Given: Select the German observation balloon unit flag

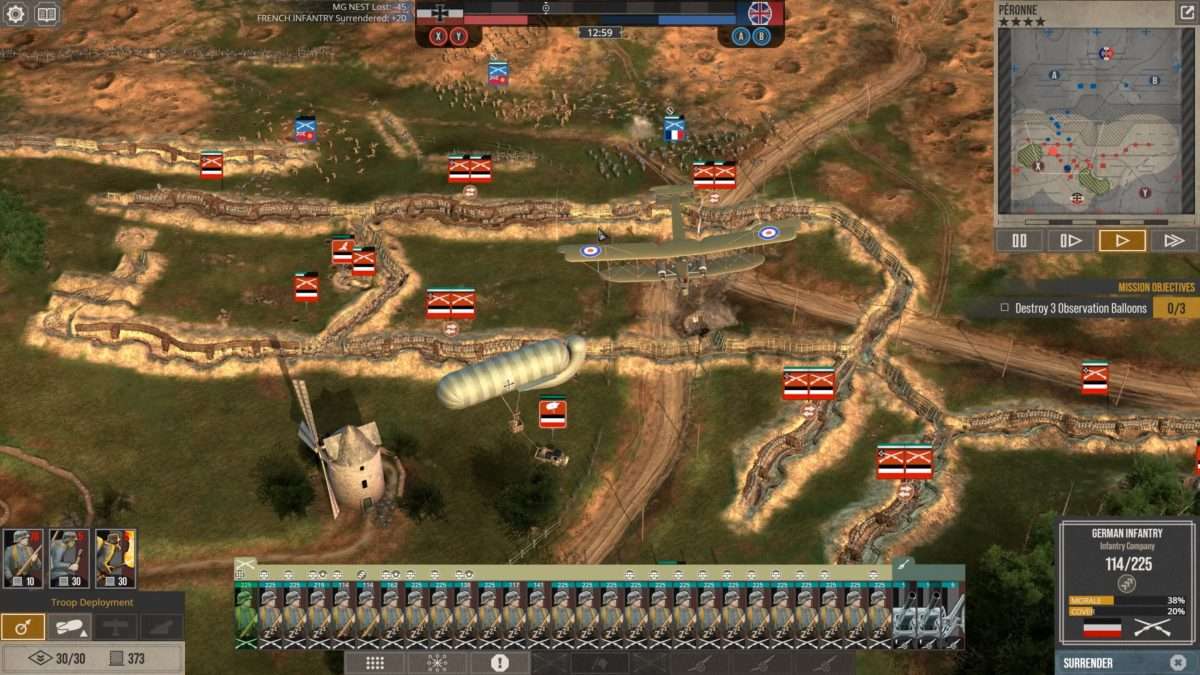Looking at the screenshot, I should pyautogui.click(x=553, y=412).
